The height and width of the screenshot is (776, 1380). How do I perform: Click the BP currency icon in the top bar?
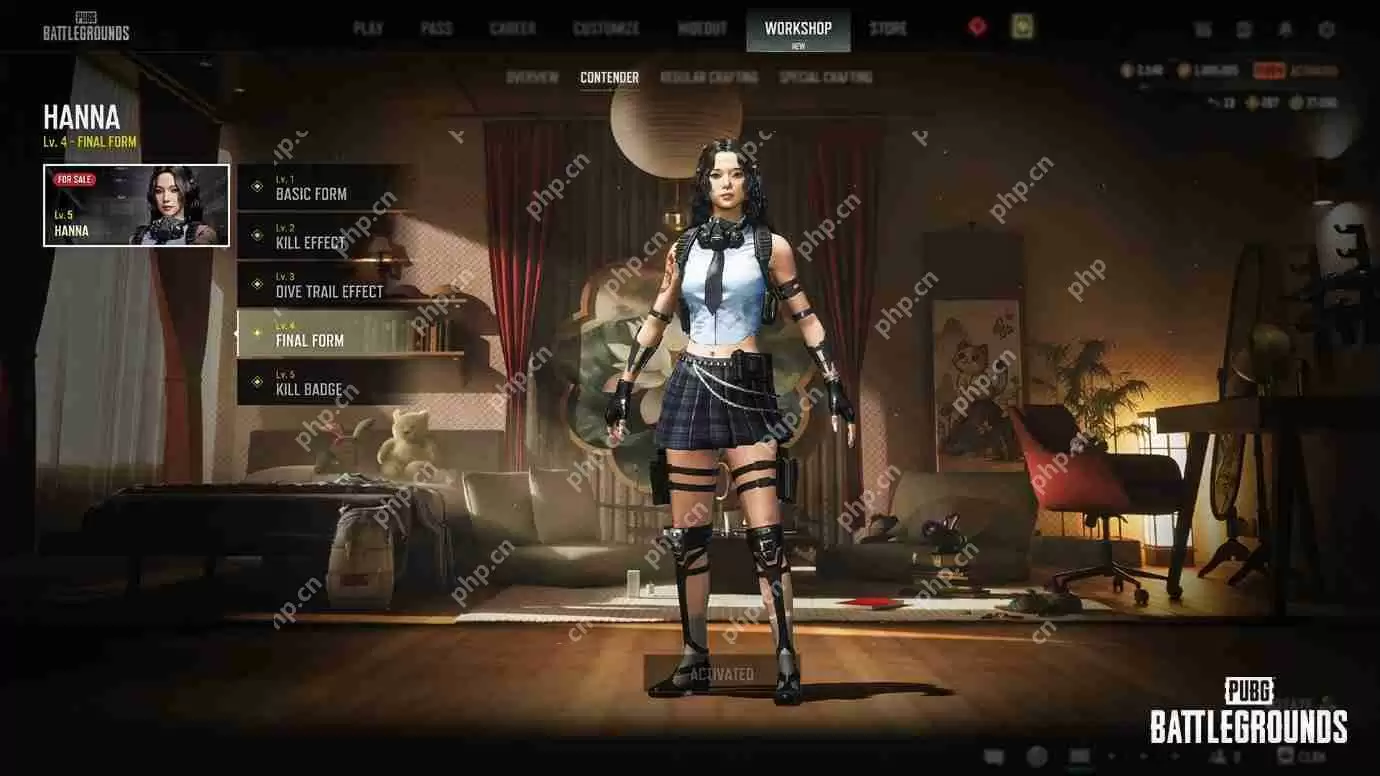[x=1183, y=69]
